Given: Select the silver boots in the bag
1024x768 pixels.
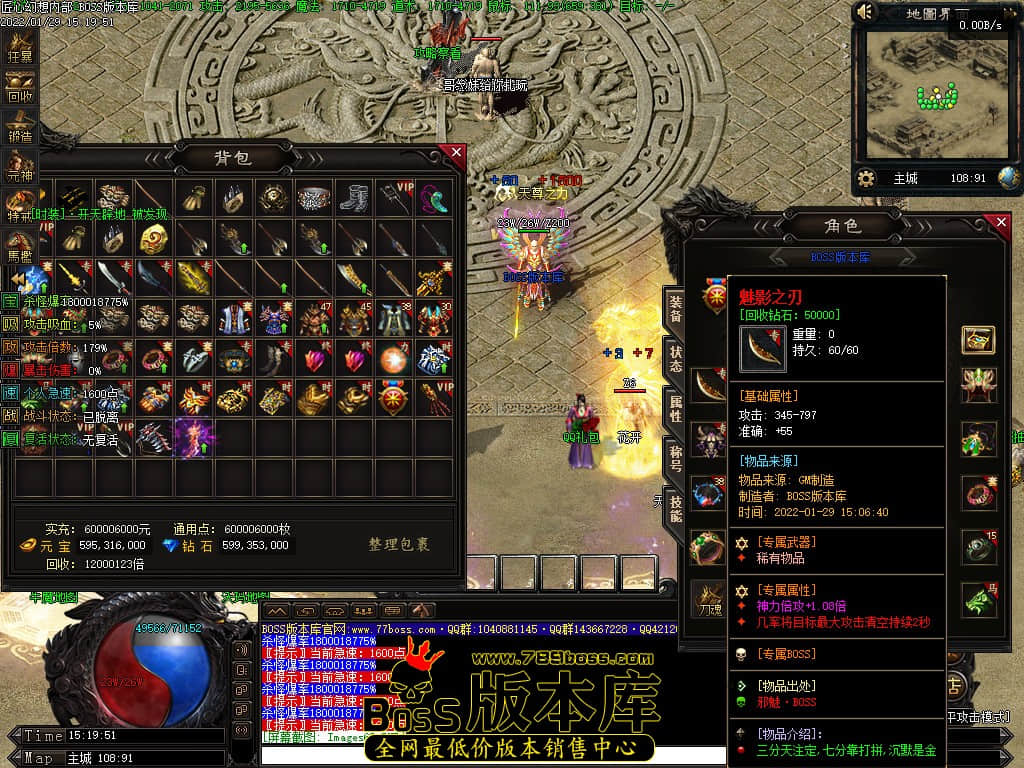Looking at the screenshot, I should point(354,198).
